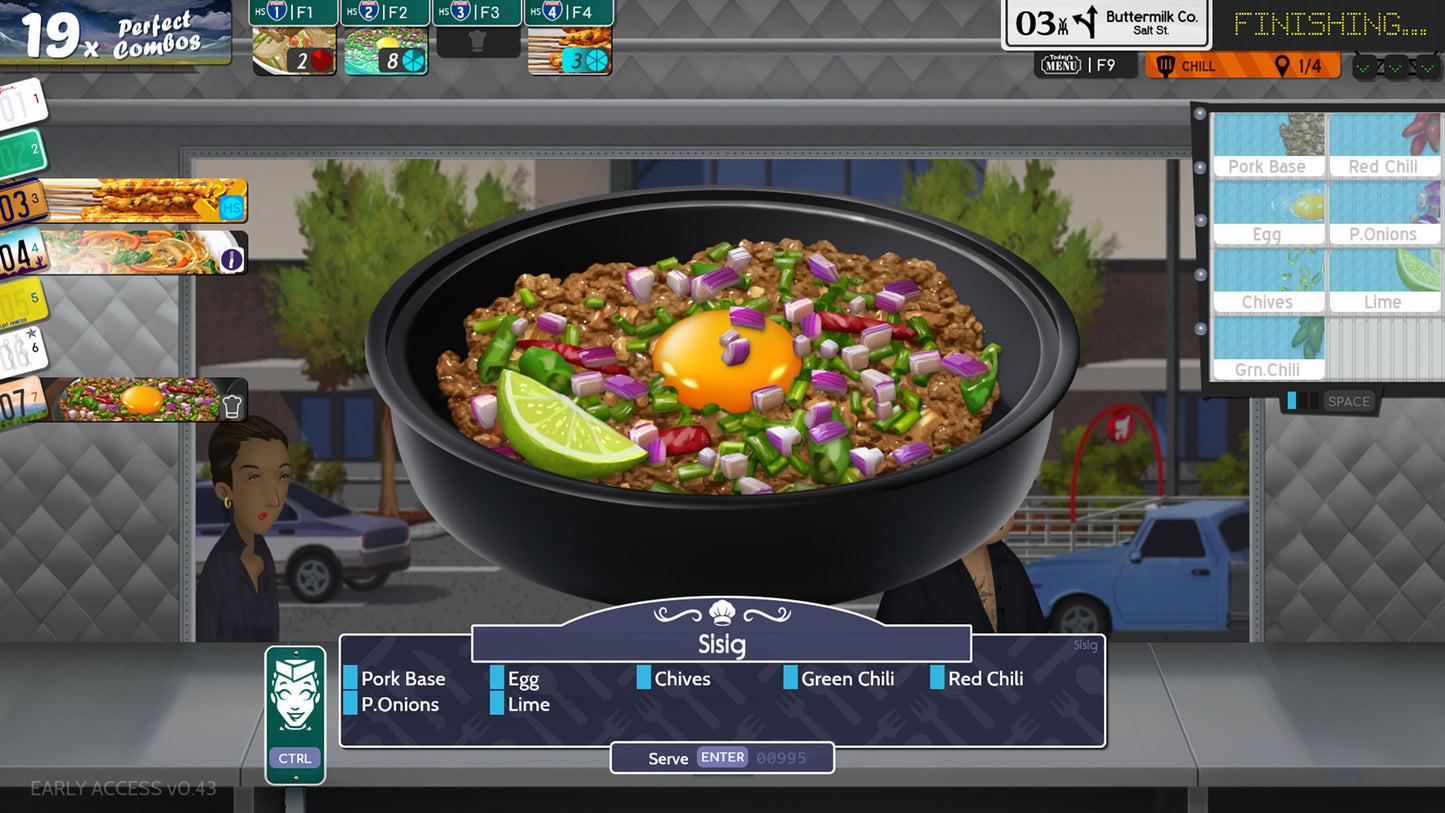This screenshot has width=1445, height=813.
Task: Toggle the Green Chili indicator on the Sisig card
Action: pyautogui.click(x=790, y=678)
